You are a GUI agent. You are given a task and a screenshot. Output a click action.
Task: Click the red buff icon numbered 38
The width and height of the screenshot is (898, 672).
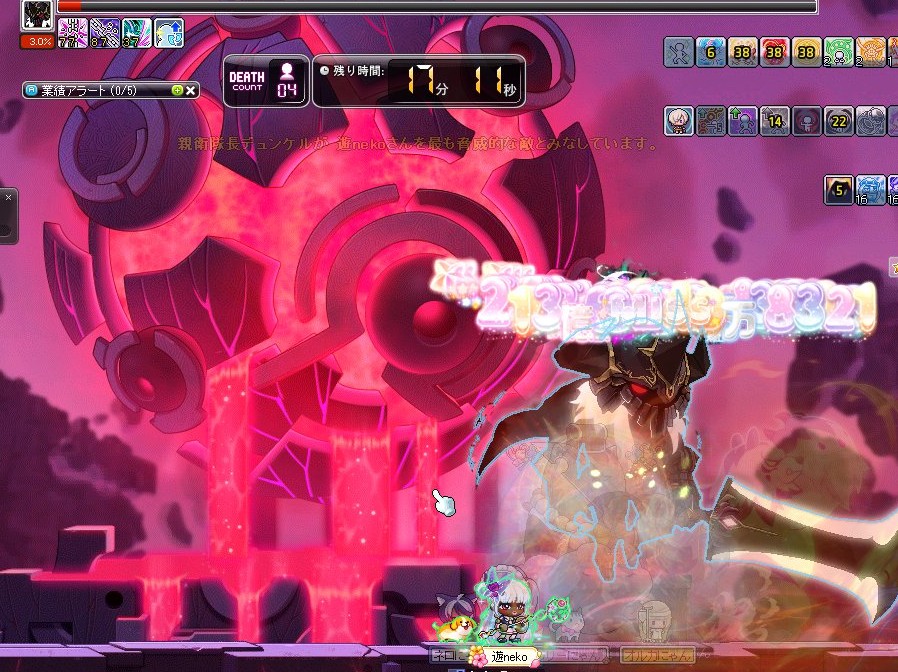pos(775,52)
